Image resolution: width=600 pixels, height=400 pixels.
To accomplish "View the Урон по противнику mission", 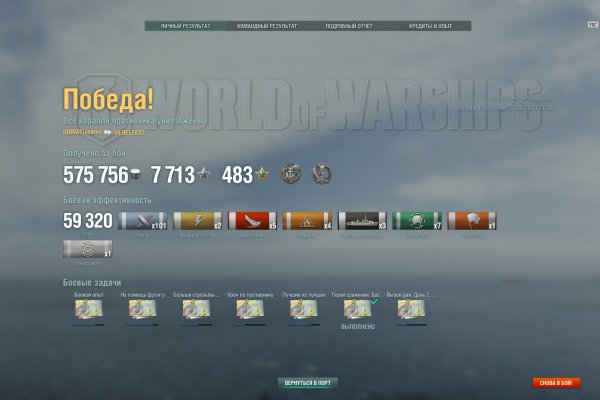I will (x=250, y=310).
